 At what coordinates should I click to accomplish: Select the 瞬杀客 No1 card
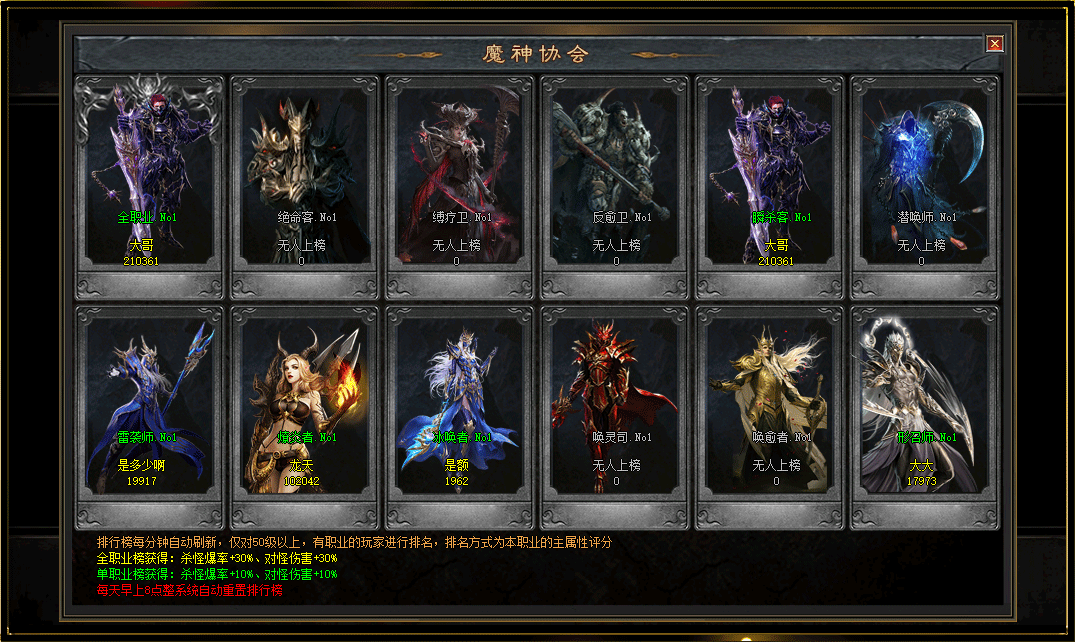pos(770,180)
